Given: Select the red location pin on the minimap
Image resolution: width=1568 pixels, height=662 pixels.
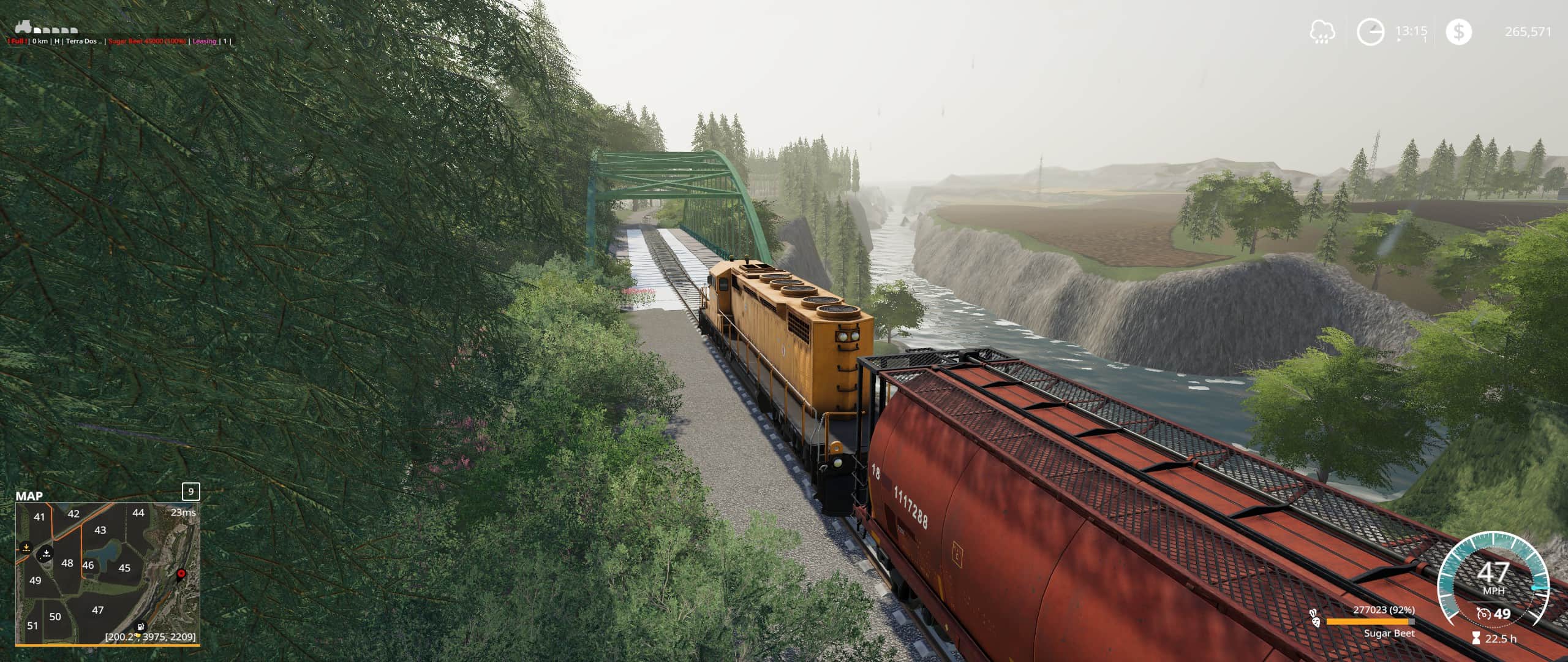Looking at the screenshot, I should (181, 574).
